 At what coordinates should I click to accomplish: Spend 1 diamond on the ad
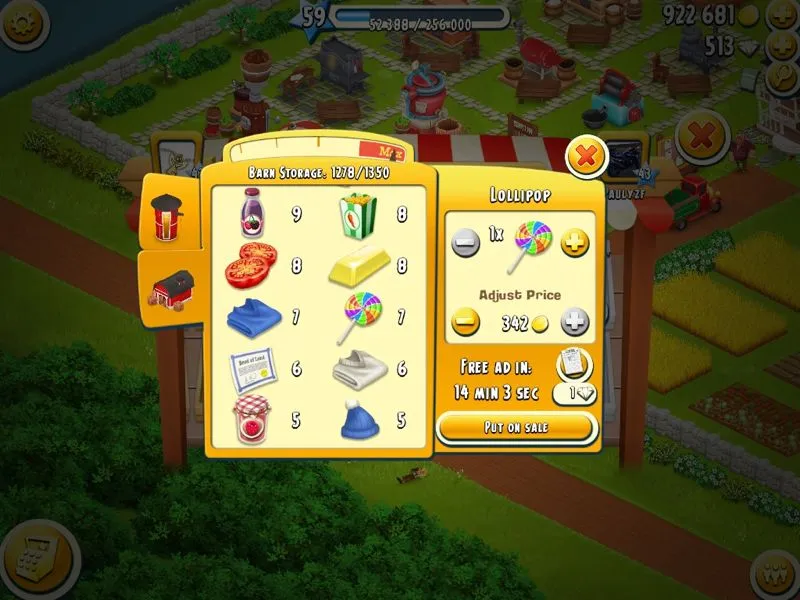(x=574, y=393)
